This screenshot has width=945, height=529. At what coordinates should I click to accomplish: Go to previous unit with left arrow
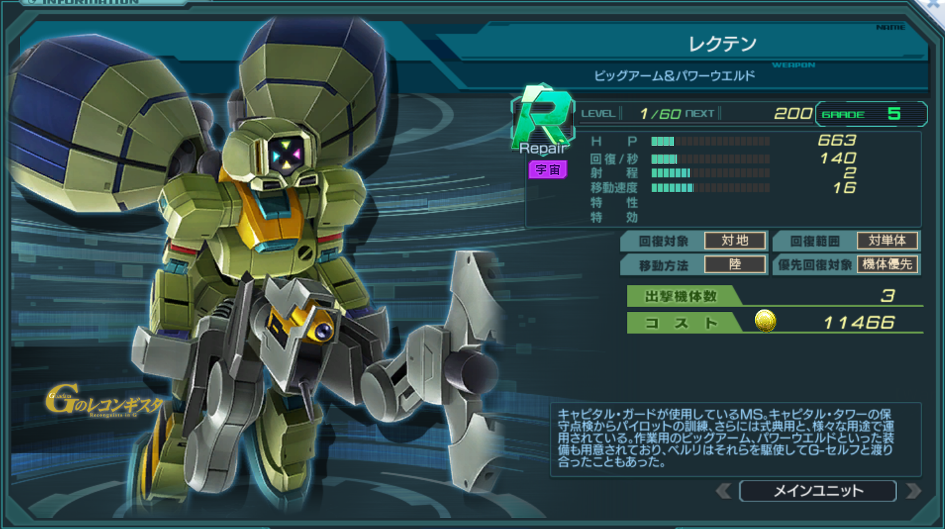click(723, 491)
